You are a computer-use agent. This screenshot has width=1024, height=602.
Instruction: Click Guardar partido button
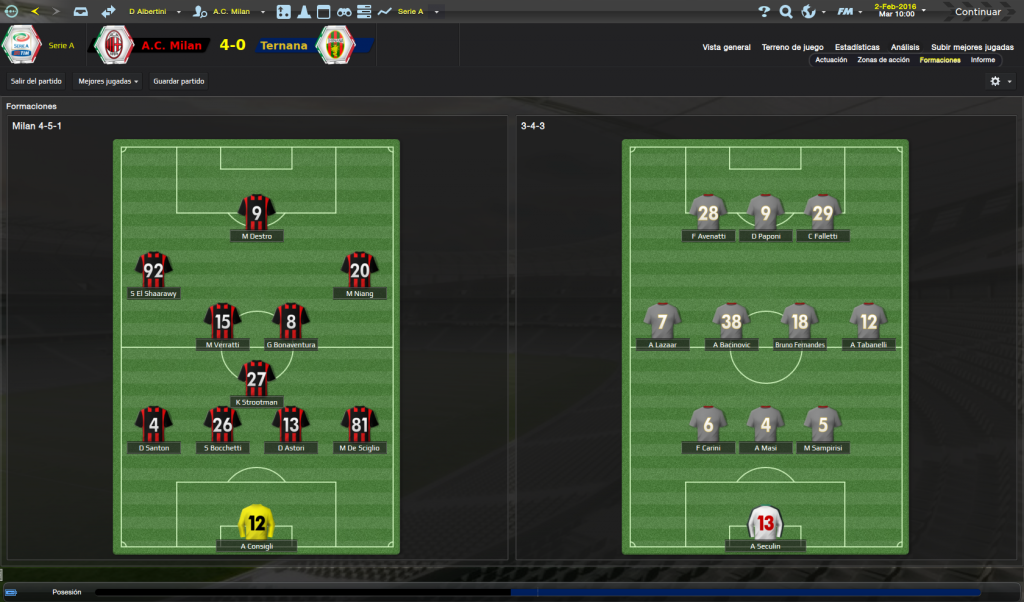(x=179, y=81)
